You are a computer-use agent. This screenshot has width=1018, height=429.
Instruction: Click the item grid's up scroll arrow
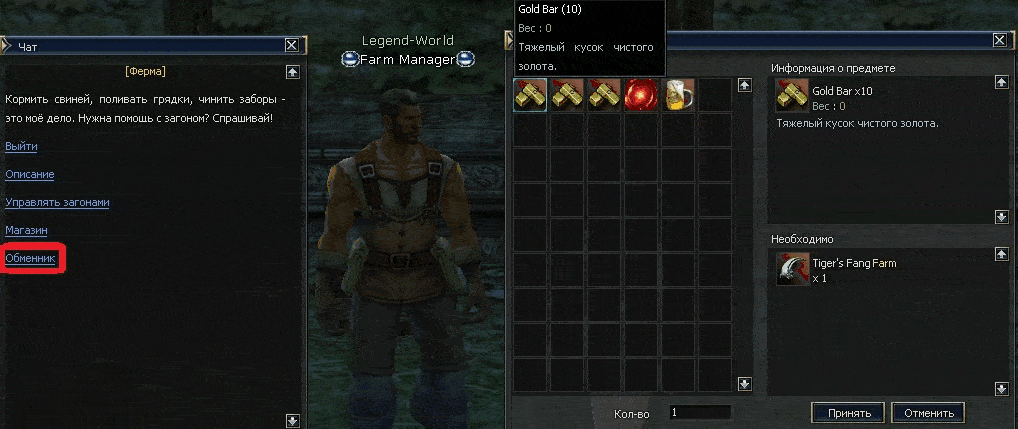pos(744,85)
